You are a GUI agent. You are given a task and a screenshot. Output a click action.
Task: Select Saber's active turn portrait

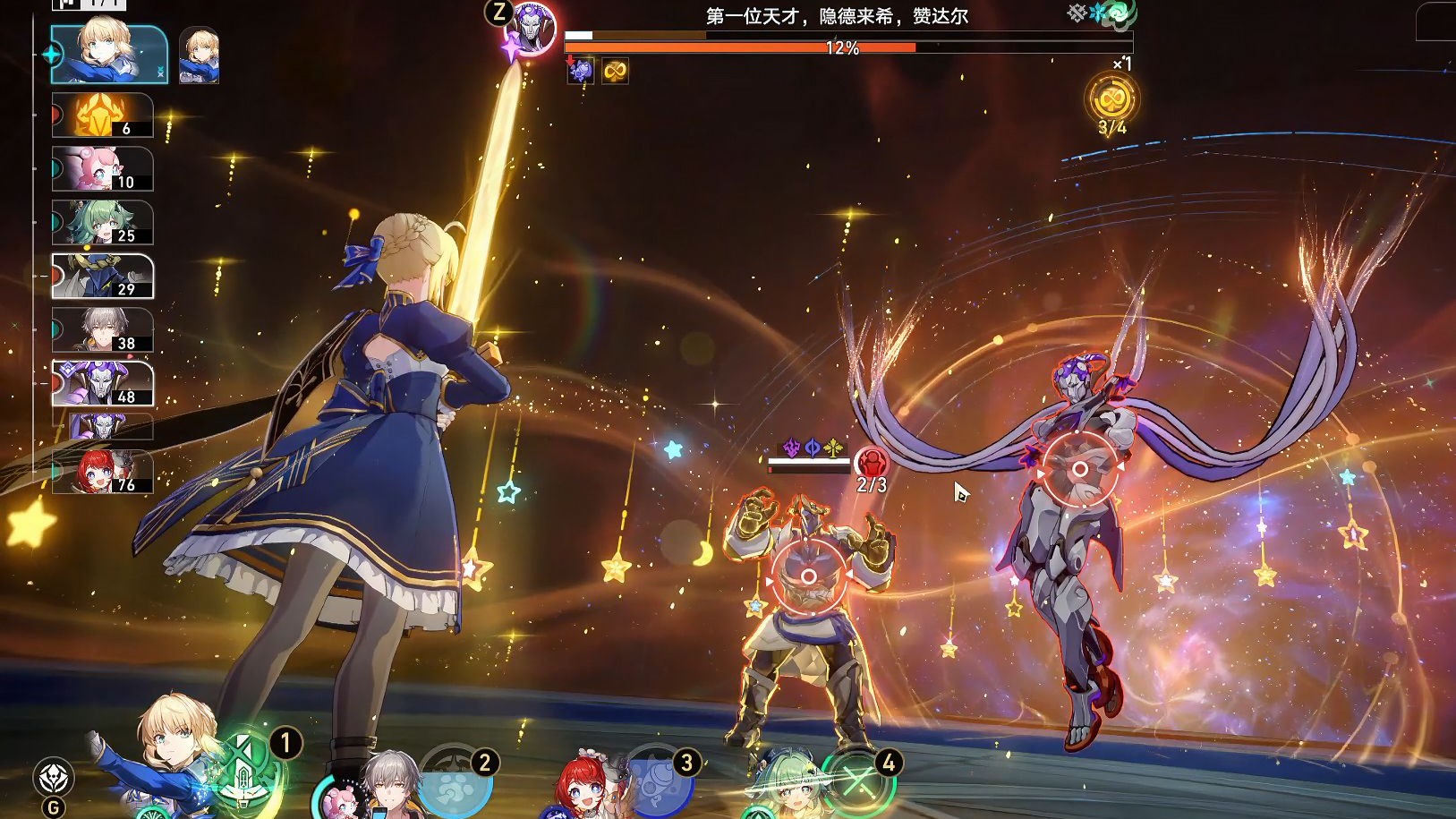point(109,54)
